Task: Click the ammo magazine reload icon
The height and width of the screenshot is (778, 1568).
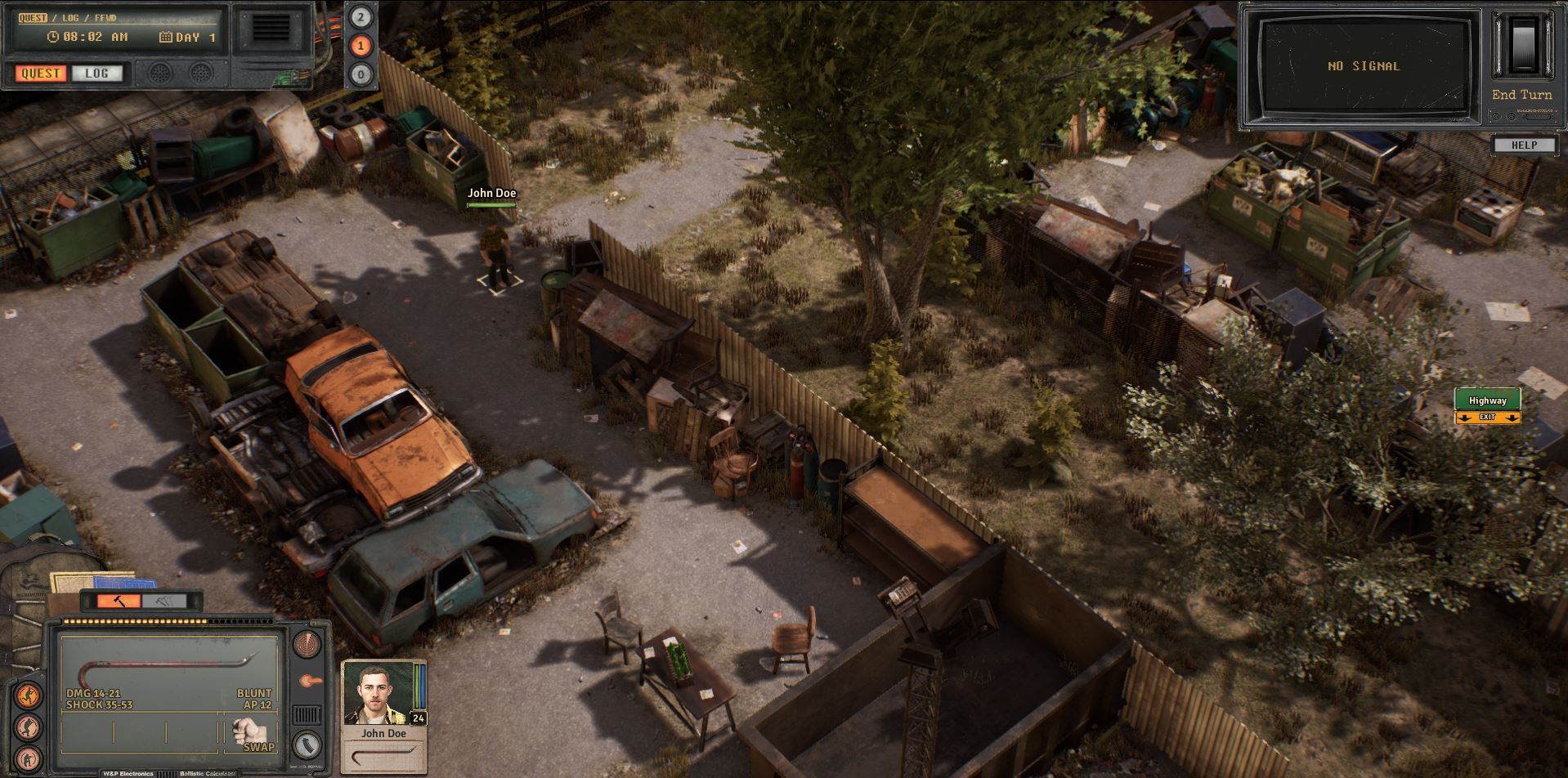Action: 307,746
